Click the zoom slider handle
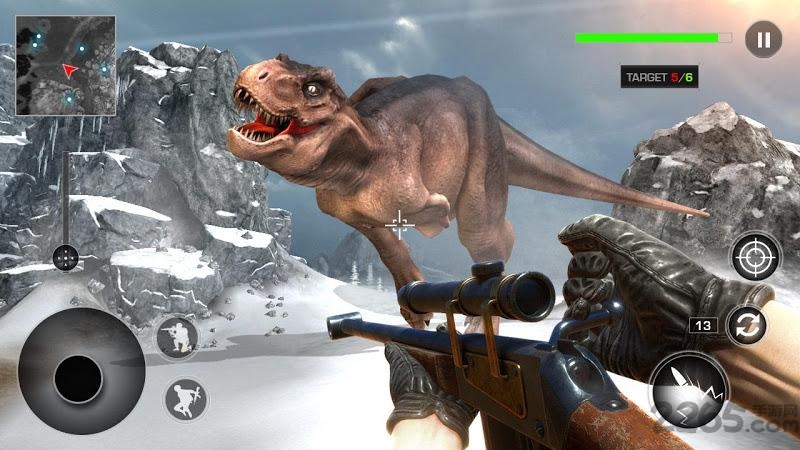Screen dimensions: 800x450 pyautogui.click(x=66, y=258)
